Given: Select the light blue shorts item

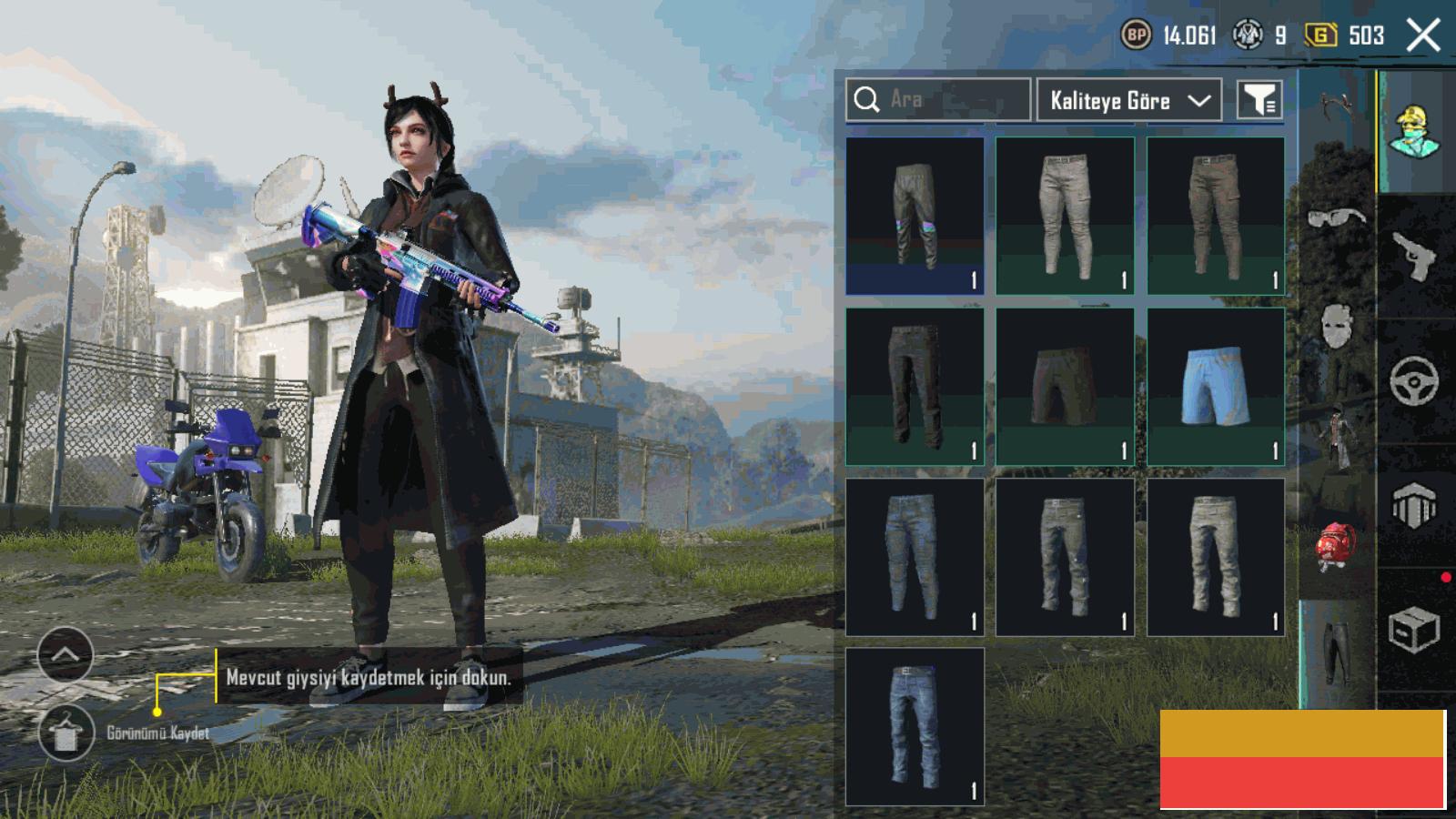Looking at the screenshot, I should tap(1216, 386).
